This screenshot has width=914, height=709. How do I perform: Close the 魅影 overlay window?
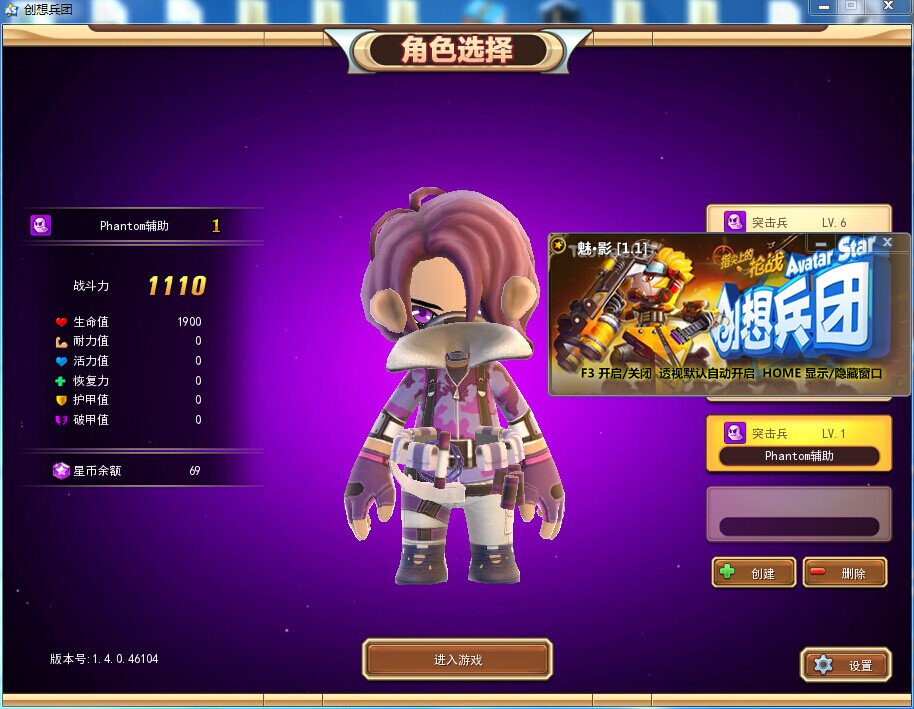click(887, 243)
